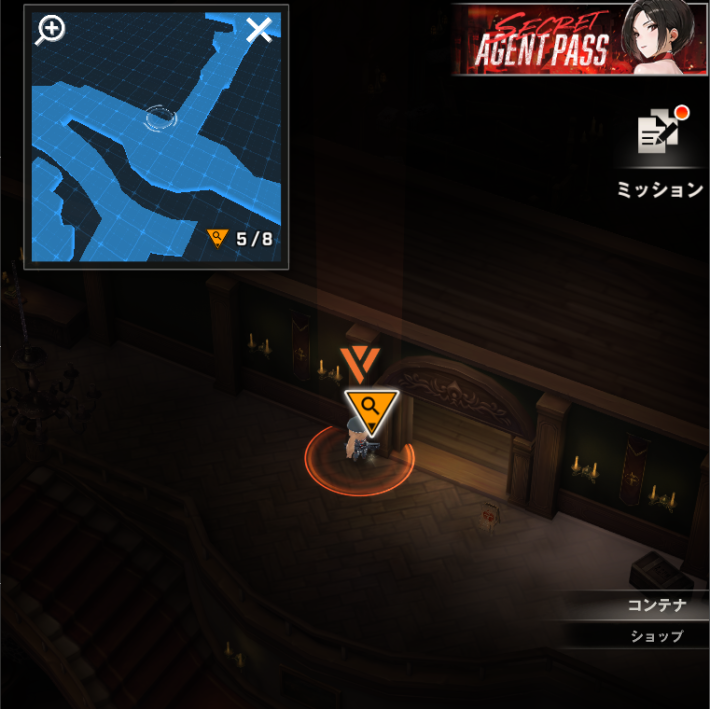The image size is (710, 709).
Task: Tap the orange magnifier investigate marker
Action: 371,408
